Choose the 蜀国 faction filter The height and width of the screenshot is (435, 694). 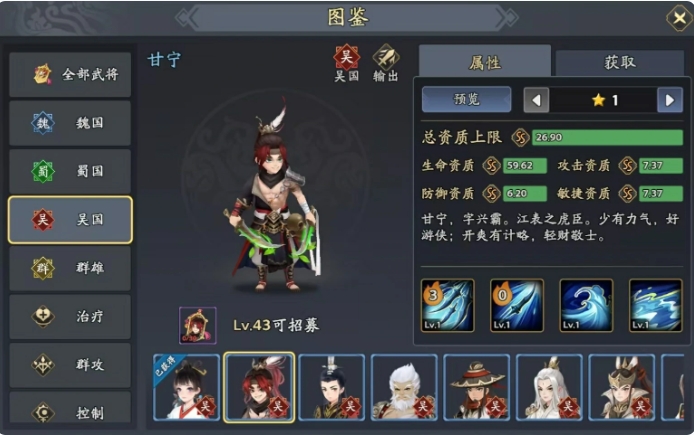[70, 171]
